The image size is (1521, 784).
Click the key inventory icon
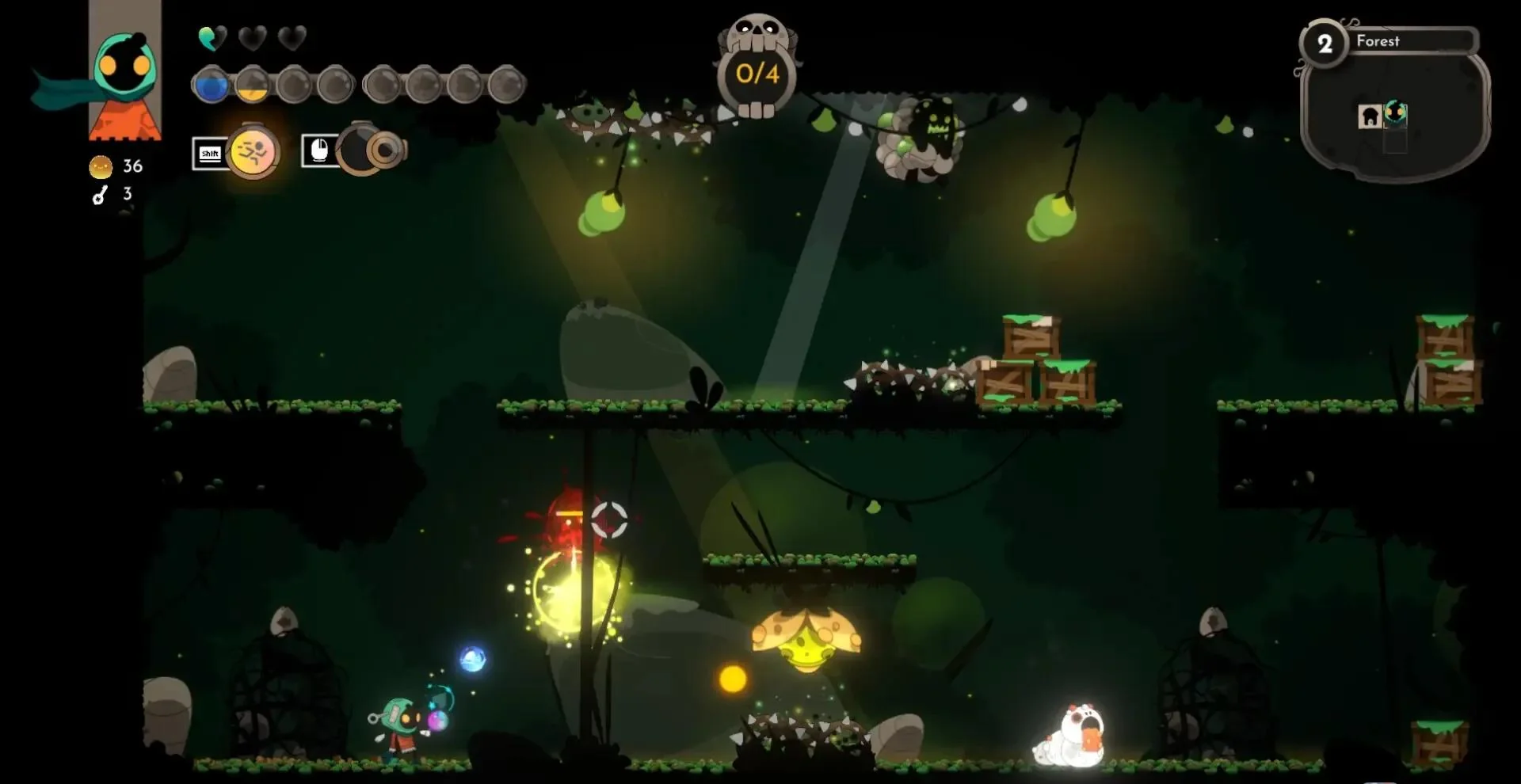[100, 195]
